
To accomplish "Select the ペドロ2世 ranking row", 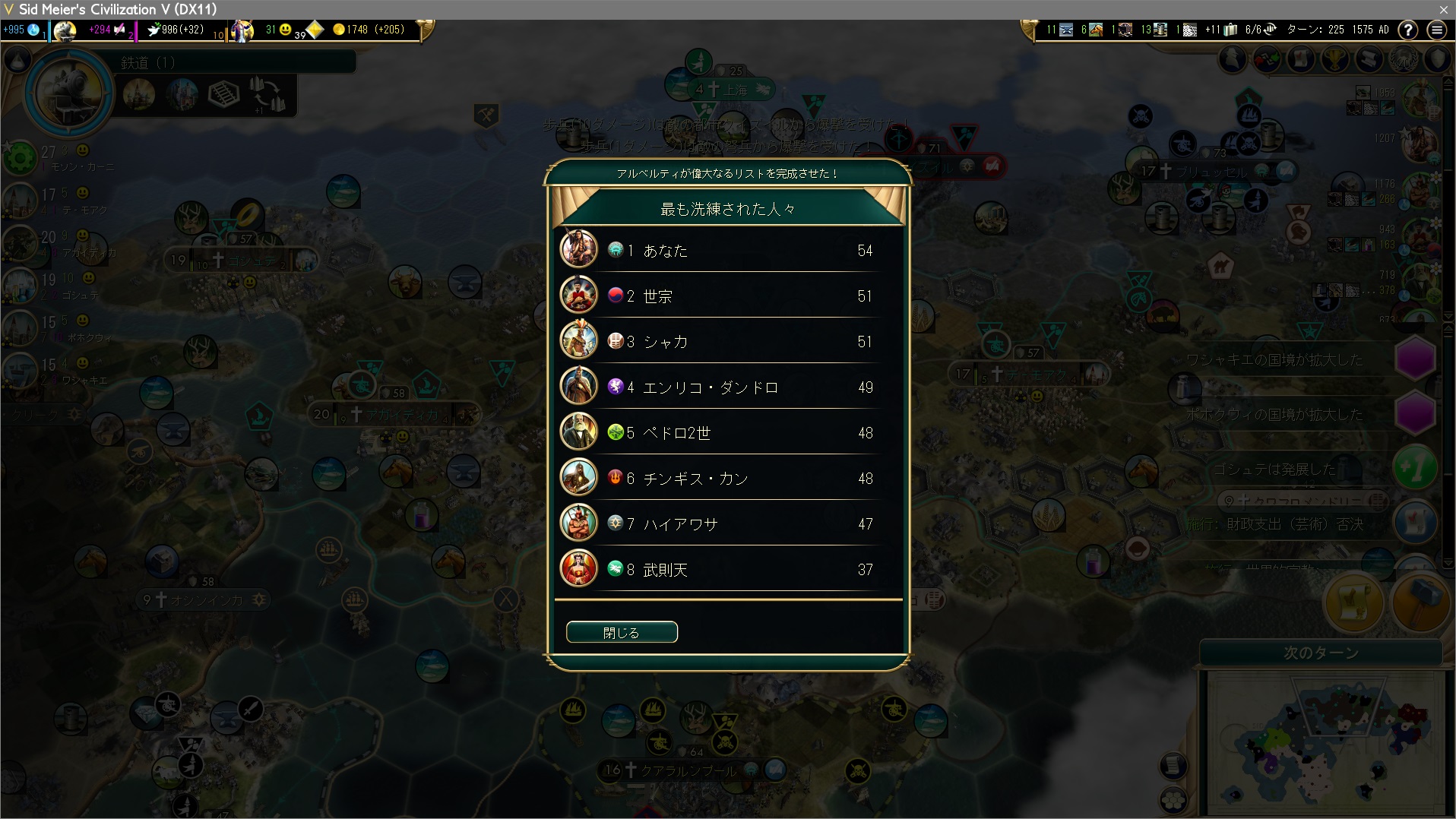I will click(728, 432).
